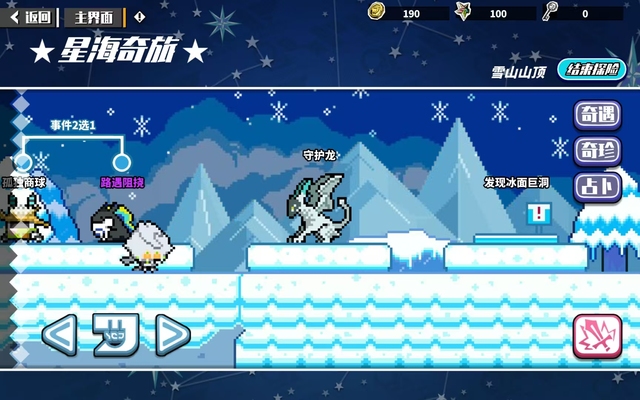Open the exclamation info icon beside 主界面
Viewport: 640px width, 400px height.
tap(139, 16)
